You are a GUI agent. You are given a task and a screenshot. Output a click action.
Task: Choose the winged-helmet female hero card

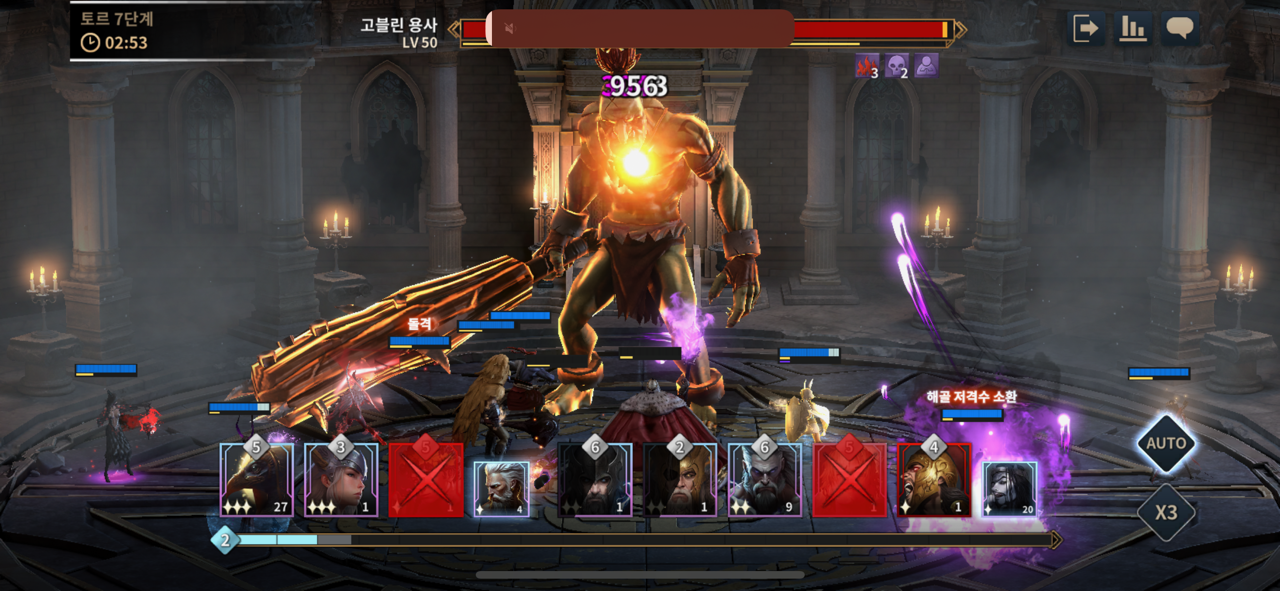click(341, 480)
